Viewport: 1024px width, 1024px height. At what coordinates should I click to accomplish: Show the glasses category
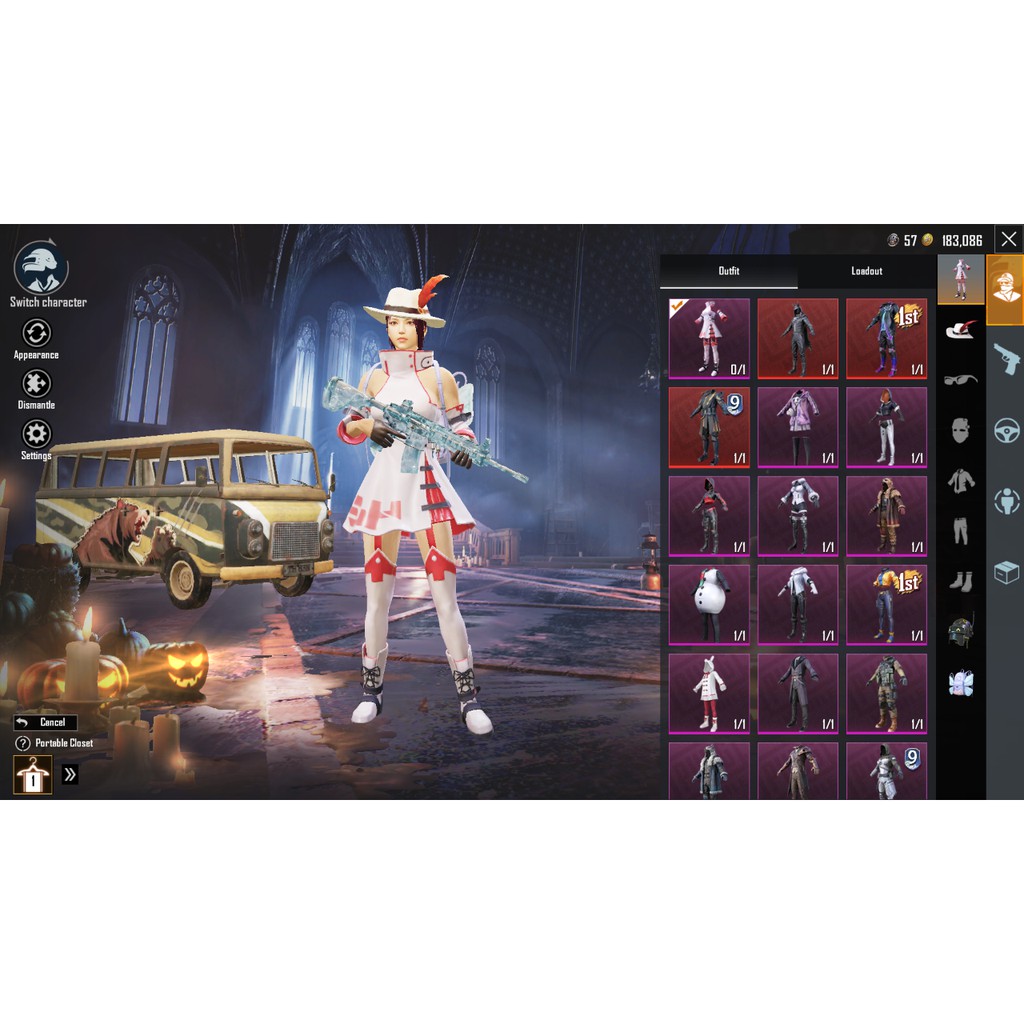(x=961, y=379)
